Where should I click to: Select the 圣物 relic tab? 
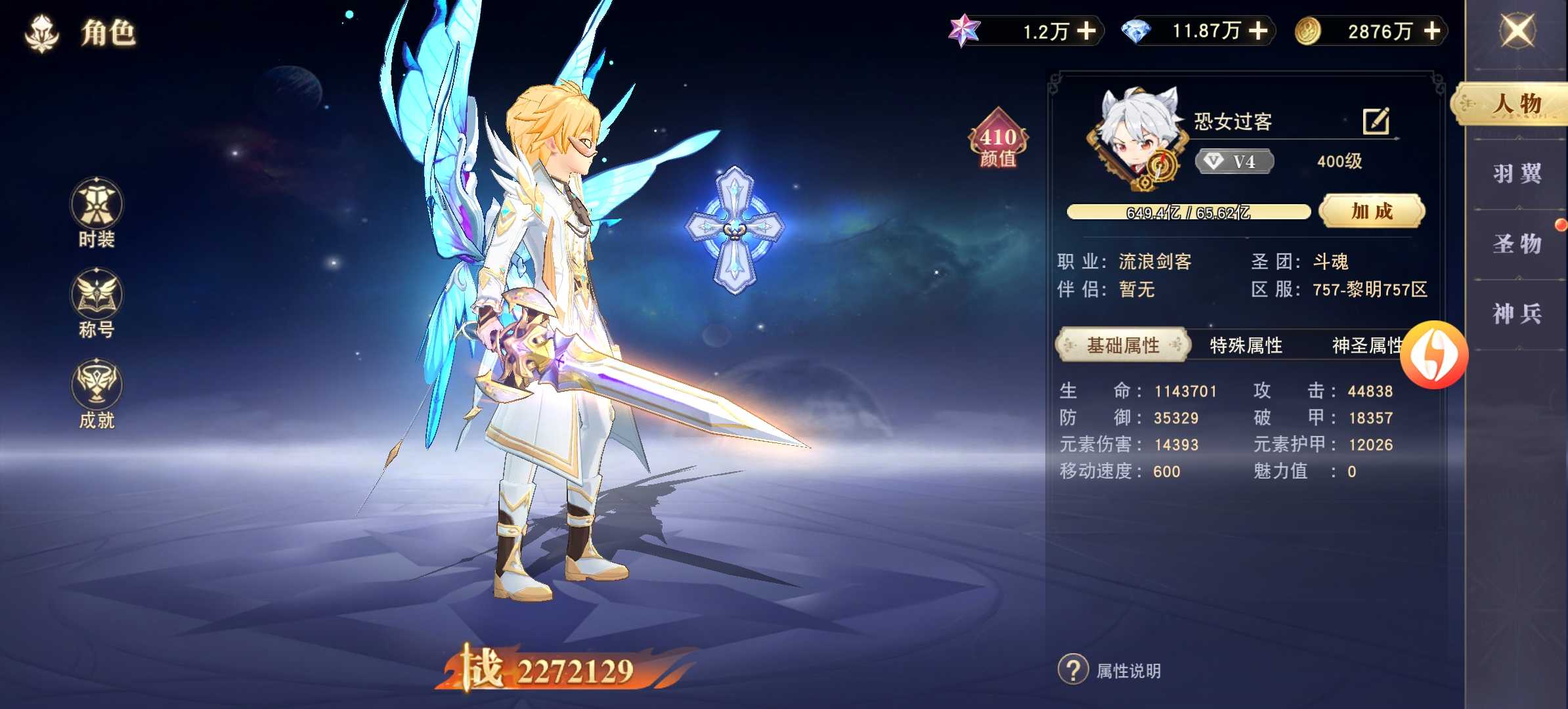pyautogui.click(x=1517, y=244)
